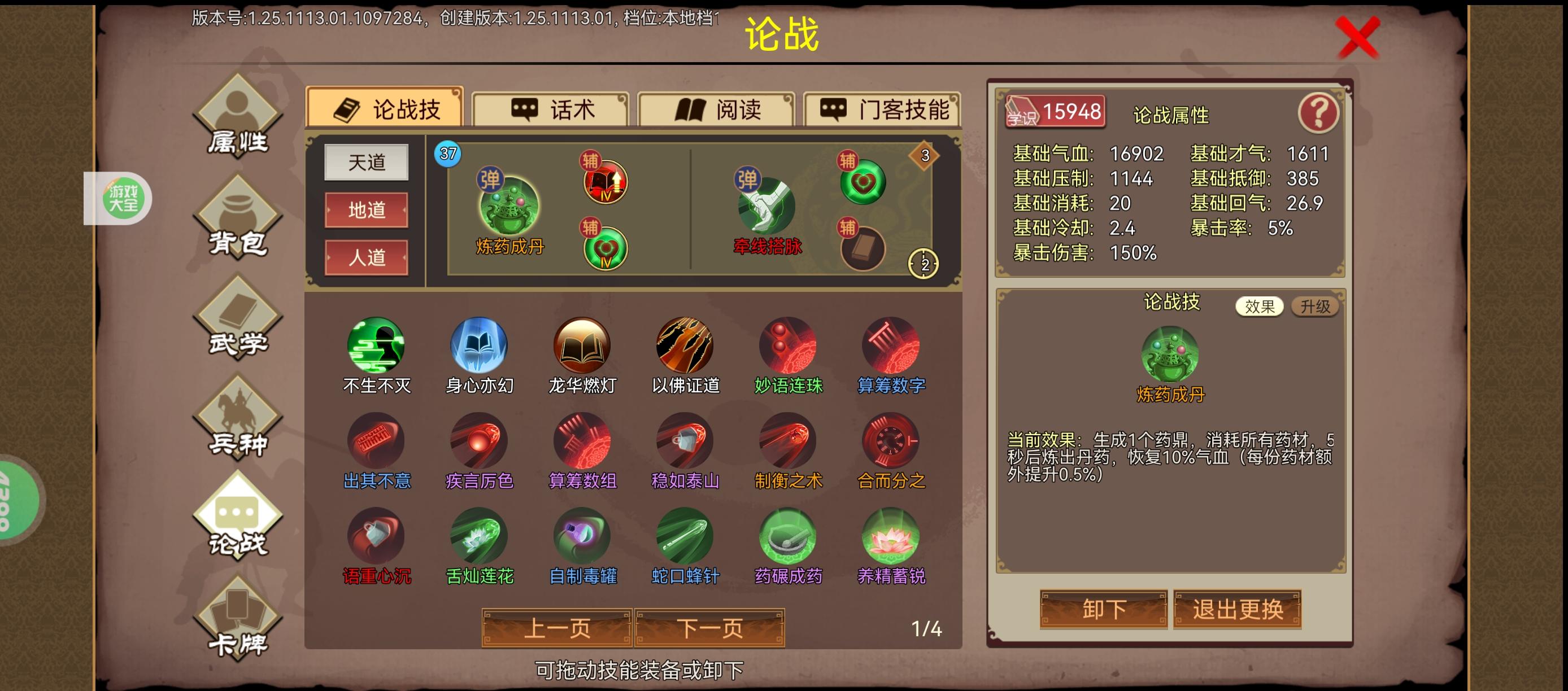Open the 话术 tab
The width and height of the screenshot is (1568, 691).
pos(551,110)
